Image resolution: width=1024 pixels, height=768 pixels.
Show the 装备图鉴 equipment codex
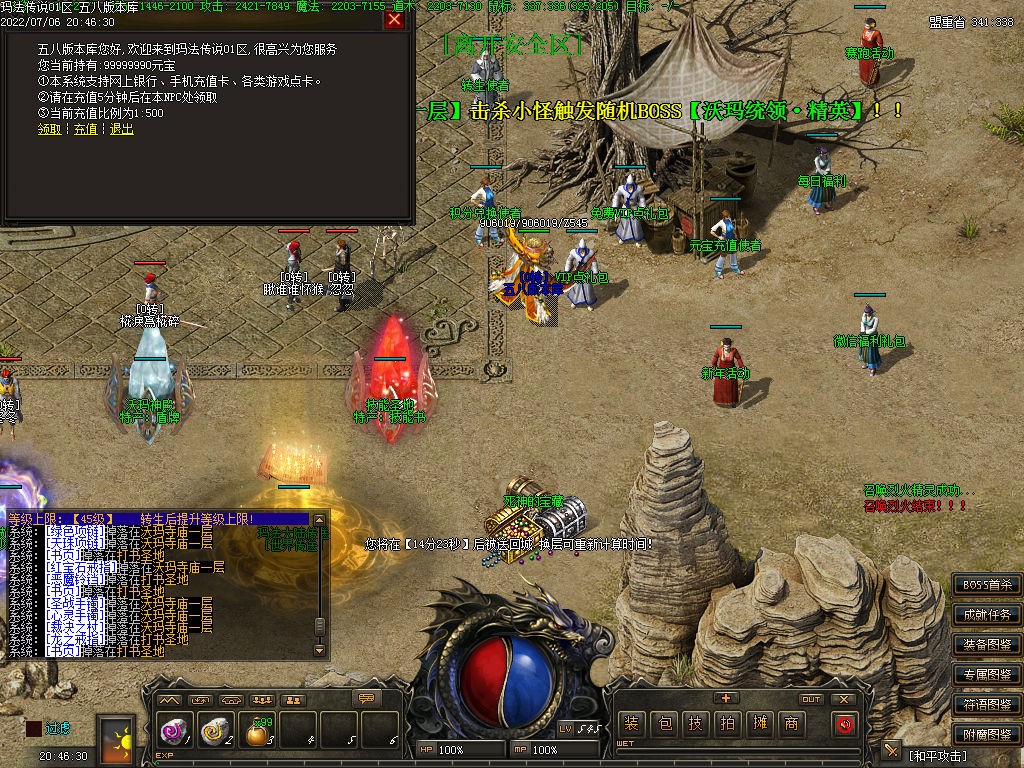click(x=986, y=645)
